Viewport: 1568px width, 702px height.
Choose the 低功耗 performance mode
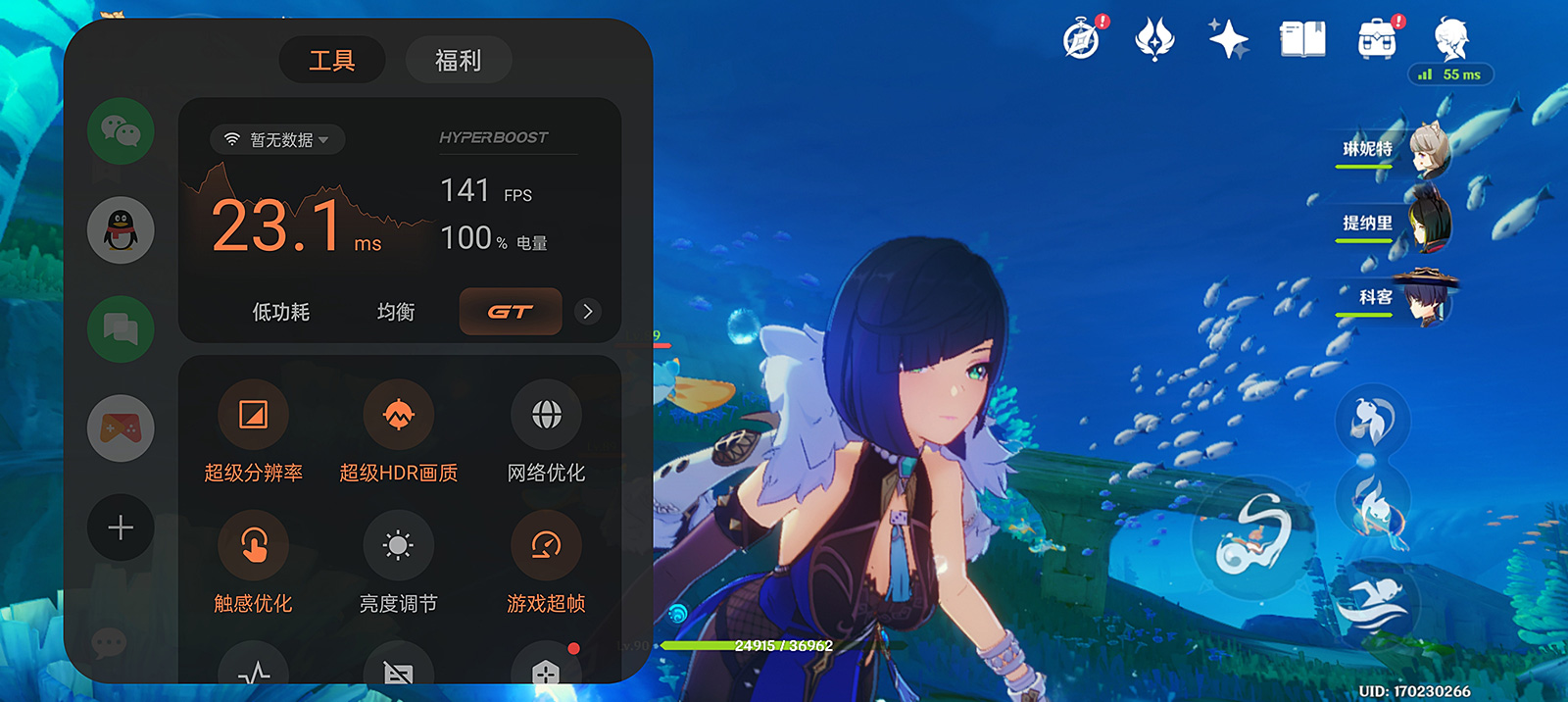[281, 312]
